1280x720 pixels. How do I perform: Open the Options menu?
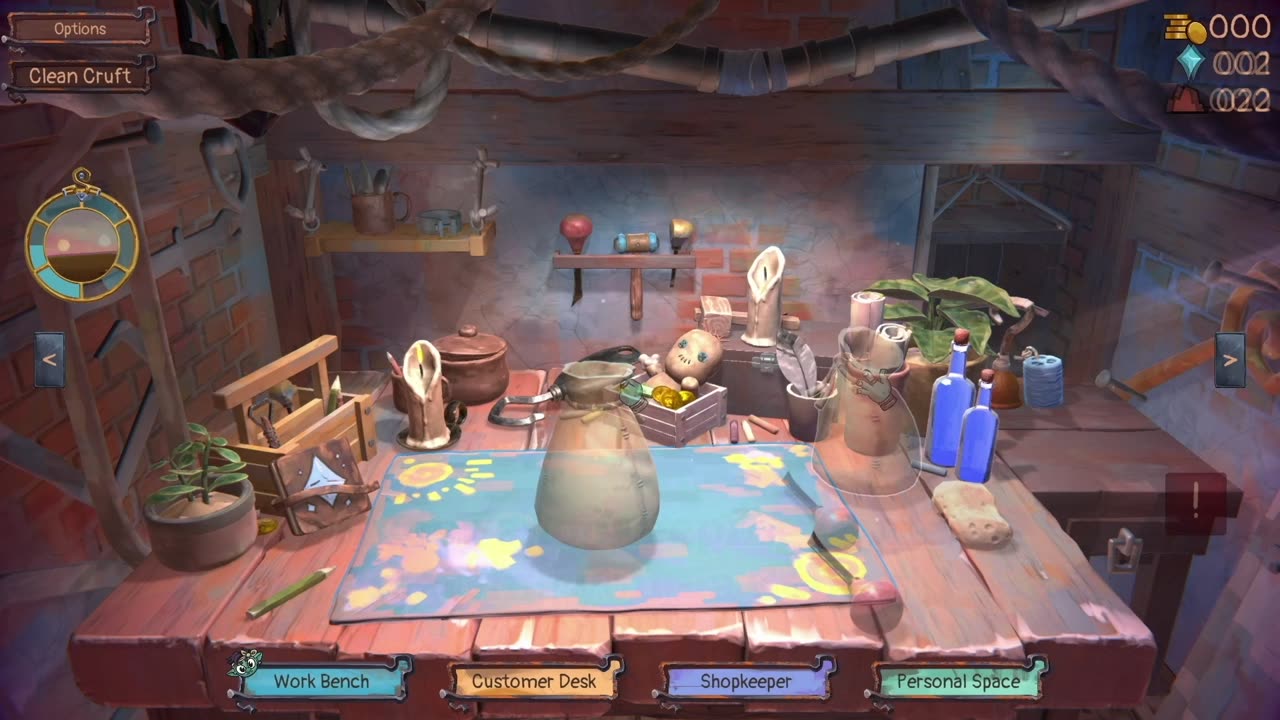click(80, 29)
